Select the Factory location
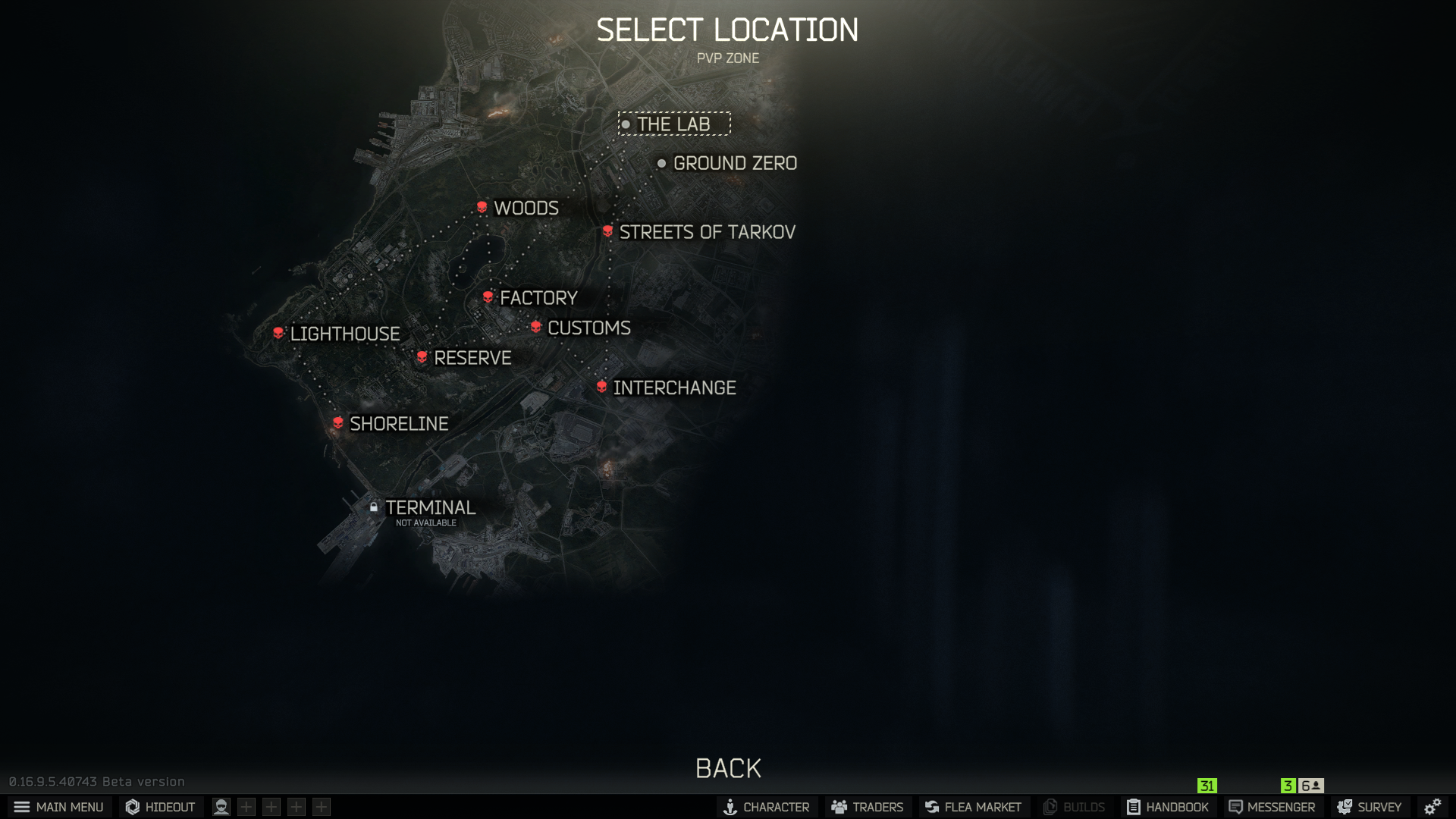Viewport: 1456px width, 819px height. [x=538, y=298]
